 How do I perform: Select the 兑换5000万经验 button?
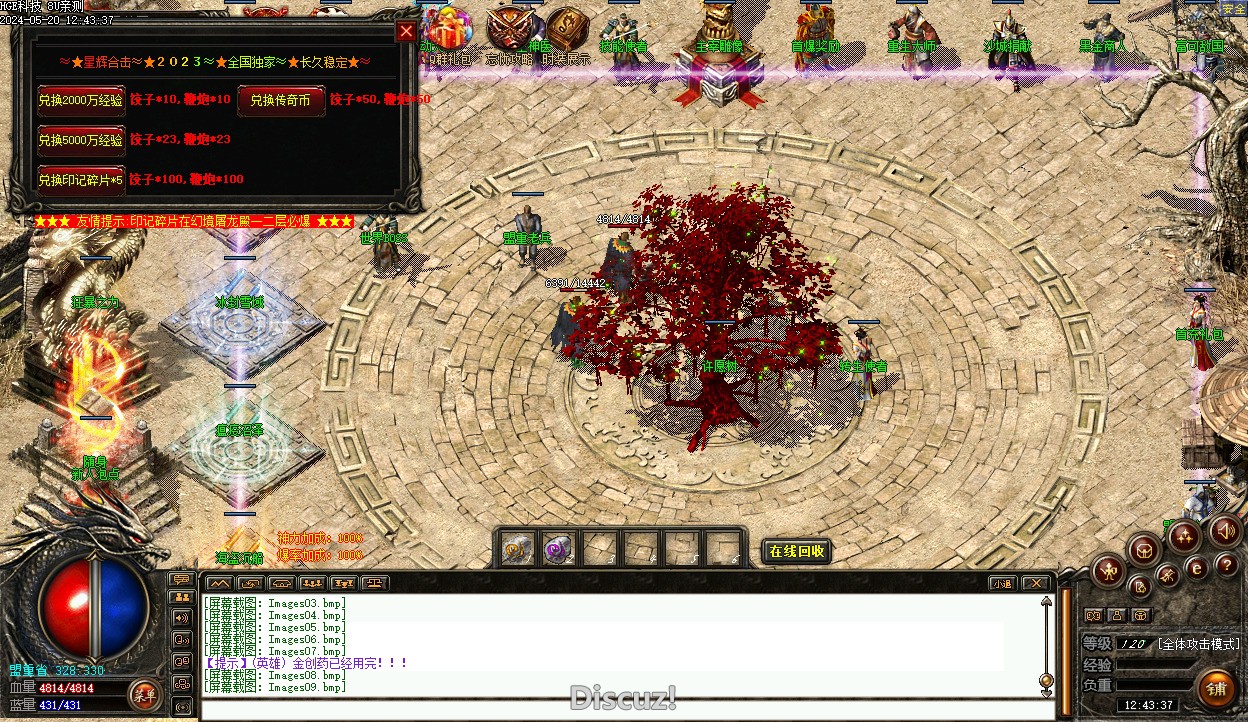coord(81,140)
